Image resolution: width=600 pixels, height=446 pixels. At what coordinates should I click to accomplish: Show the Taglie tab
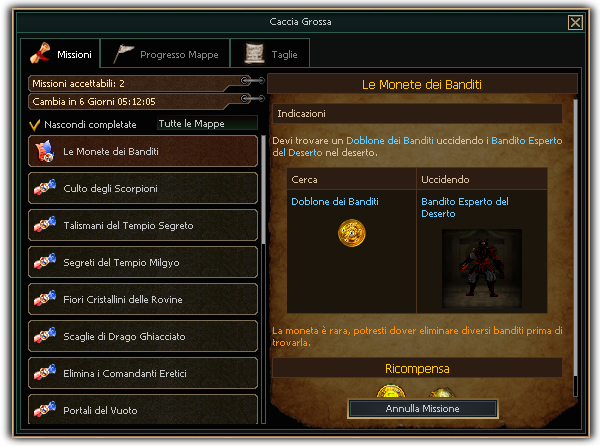(270, 54)
